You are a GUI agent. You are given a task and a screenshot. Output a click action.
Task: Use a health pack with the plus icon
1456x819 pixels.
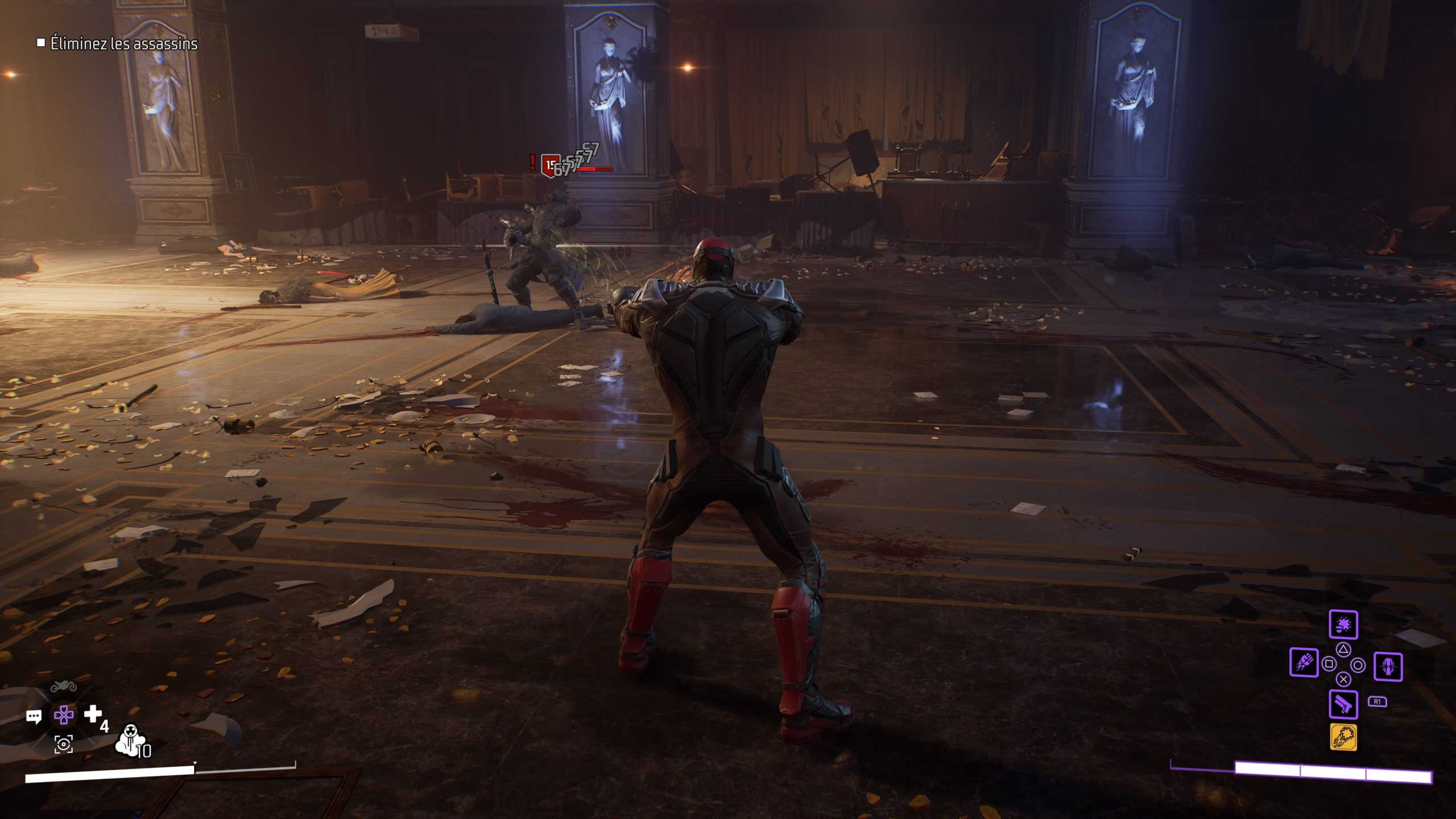pos(93,714)
